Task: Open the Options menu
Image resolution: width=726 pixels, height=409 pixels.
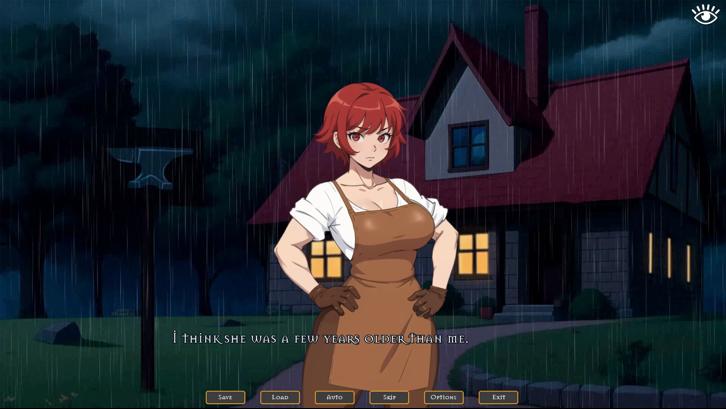Action: 443,397
